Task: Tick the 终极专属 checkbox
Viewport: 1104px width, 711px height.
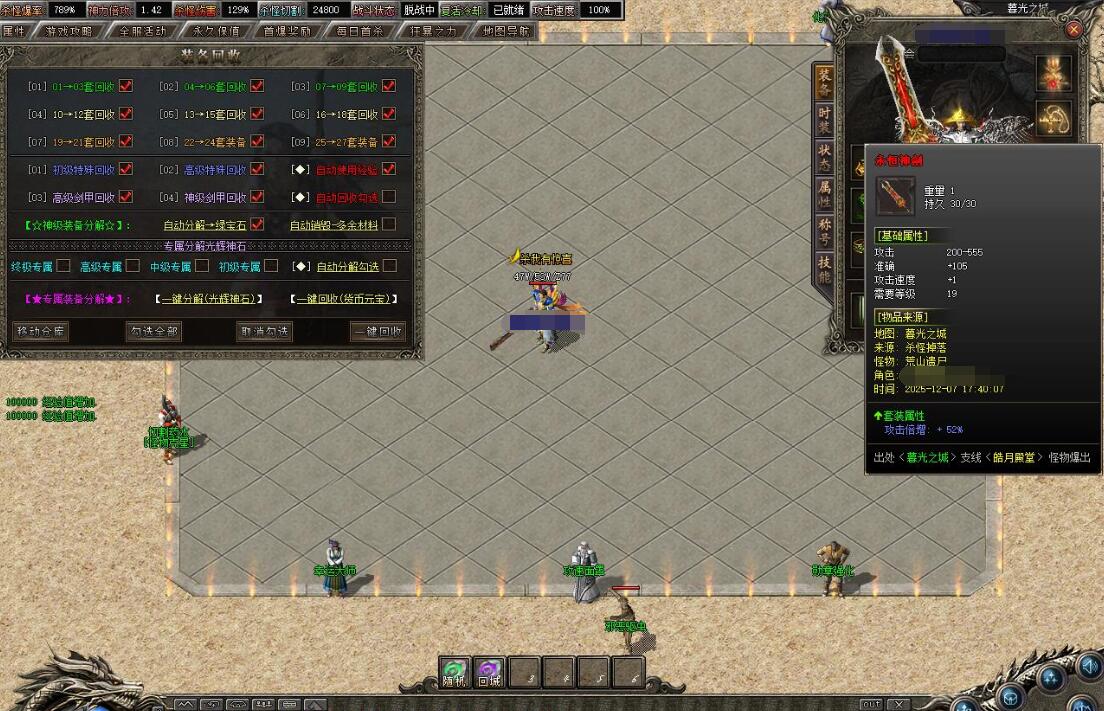Action: pos(63,266)
